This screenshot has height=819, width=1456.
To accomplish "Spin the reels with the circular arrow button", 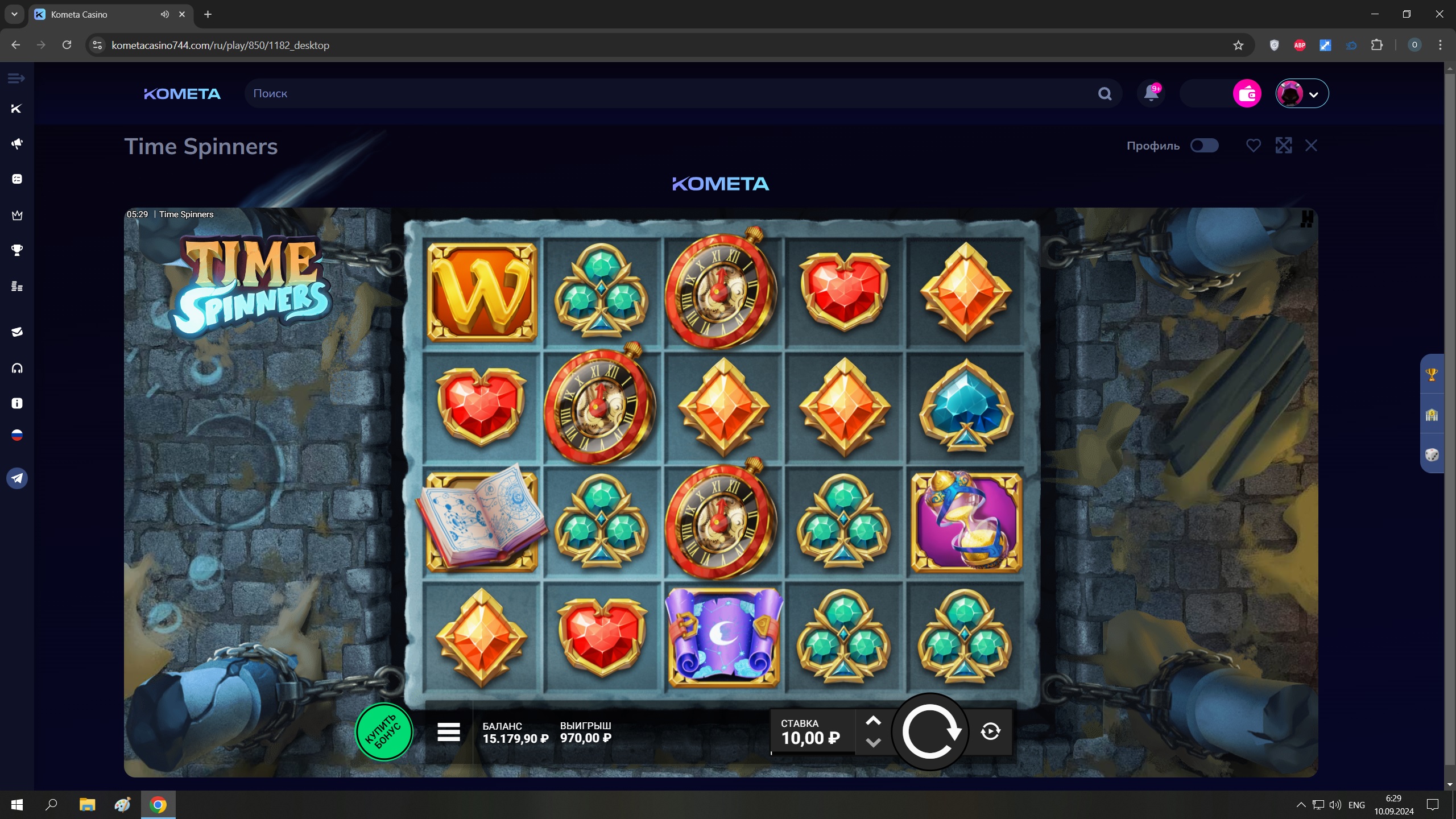I will (x=930, y=731).
